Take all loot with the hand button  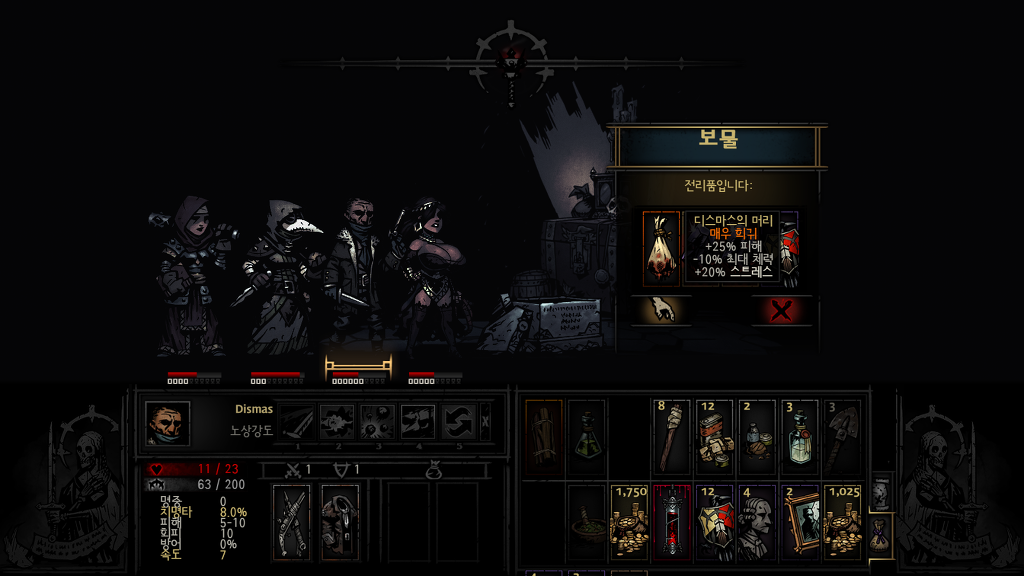659,310
